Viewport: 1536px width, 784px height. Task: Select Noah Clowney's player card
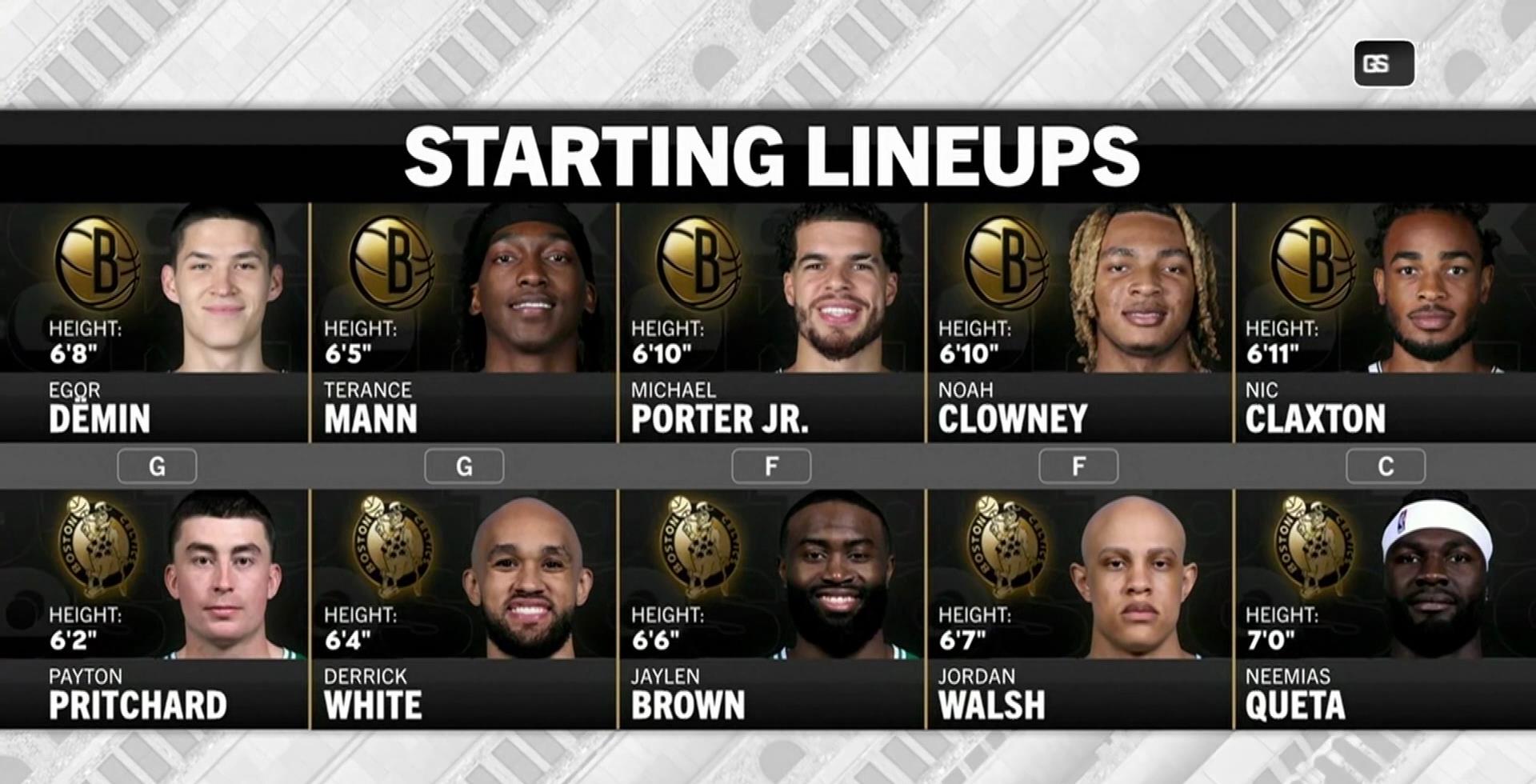click(1079, 322)
